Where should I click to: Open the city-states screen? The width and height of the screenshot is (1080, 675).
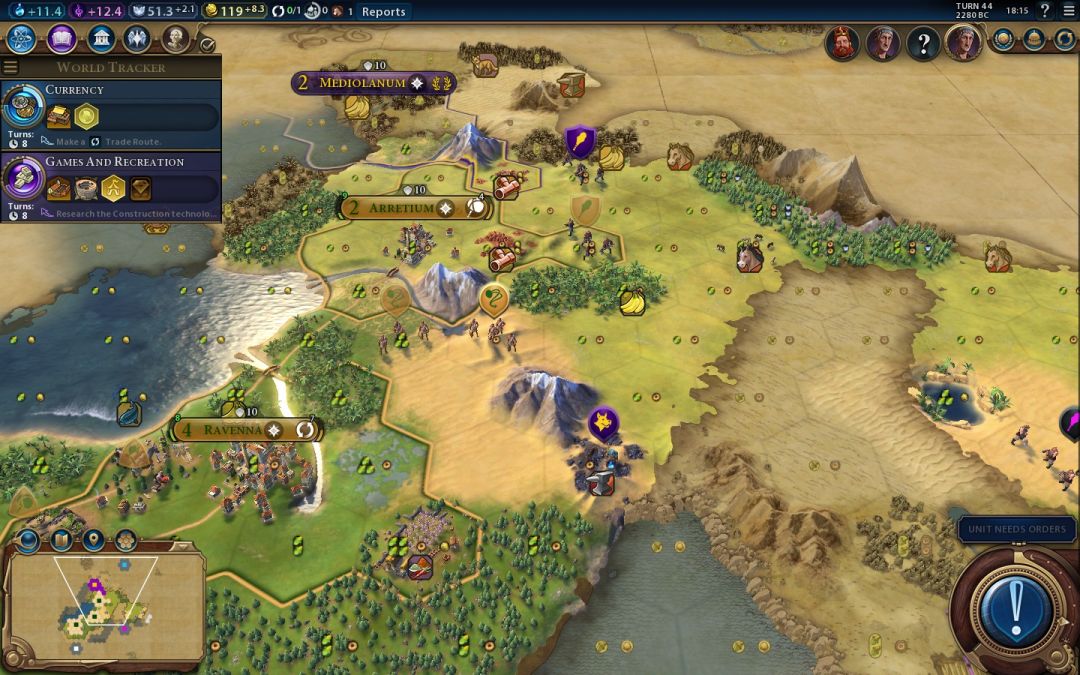(x=1034, y=40)
